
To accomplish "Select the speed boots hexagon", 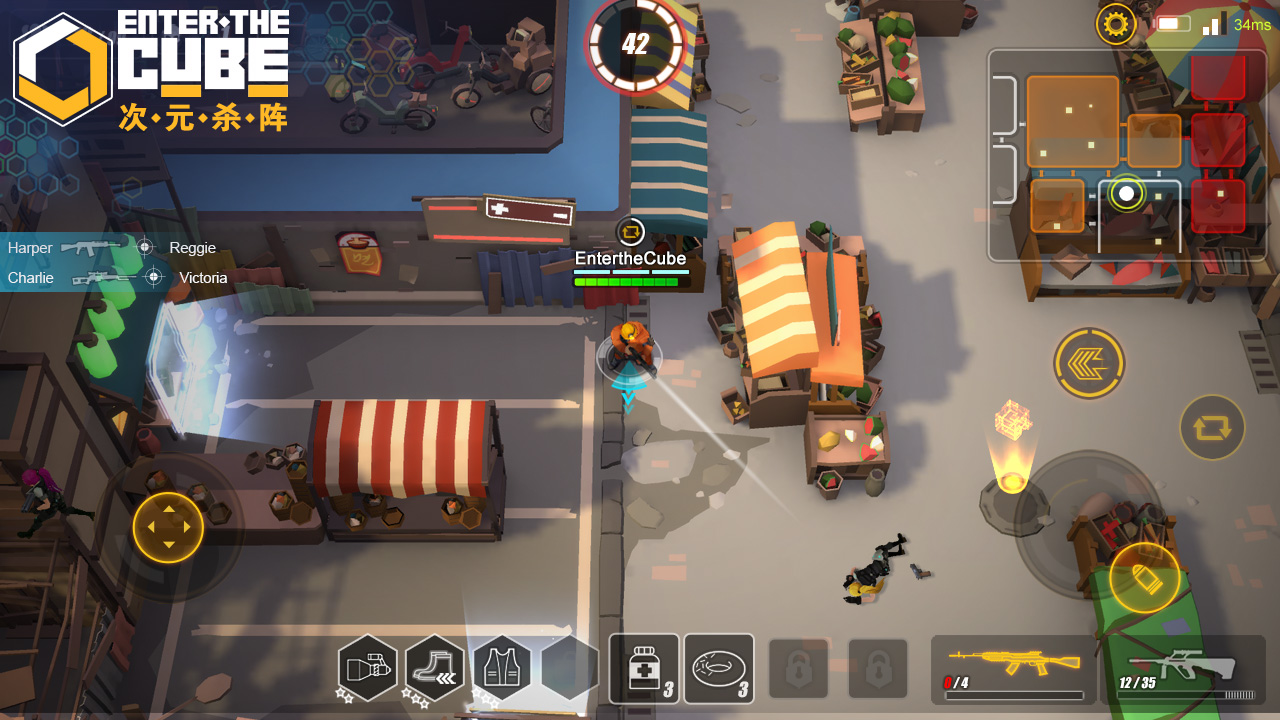I will [435, 667].
